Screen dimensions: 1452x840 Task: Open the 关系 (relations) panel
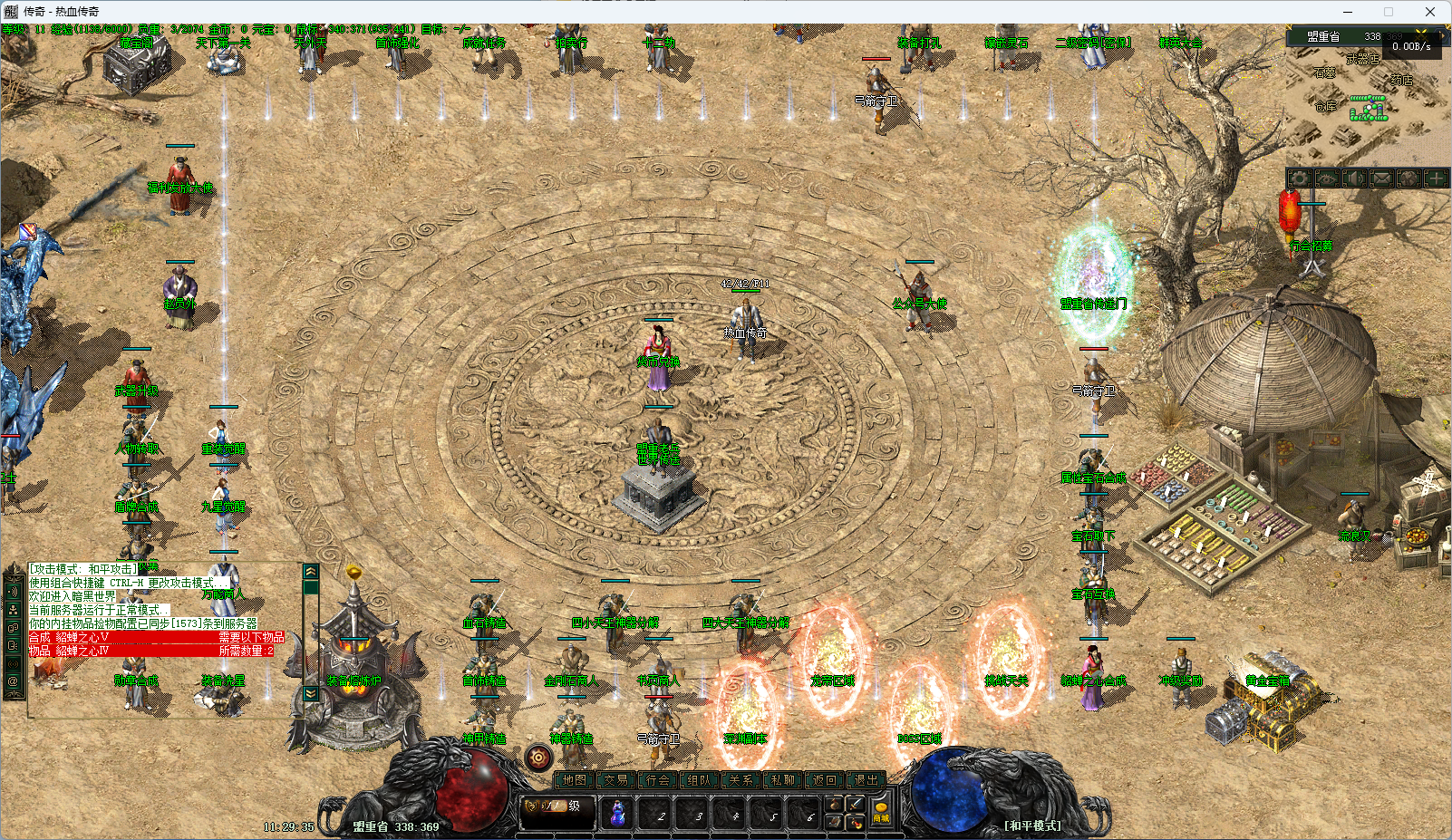coord(741,779)
